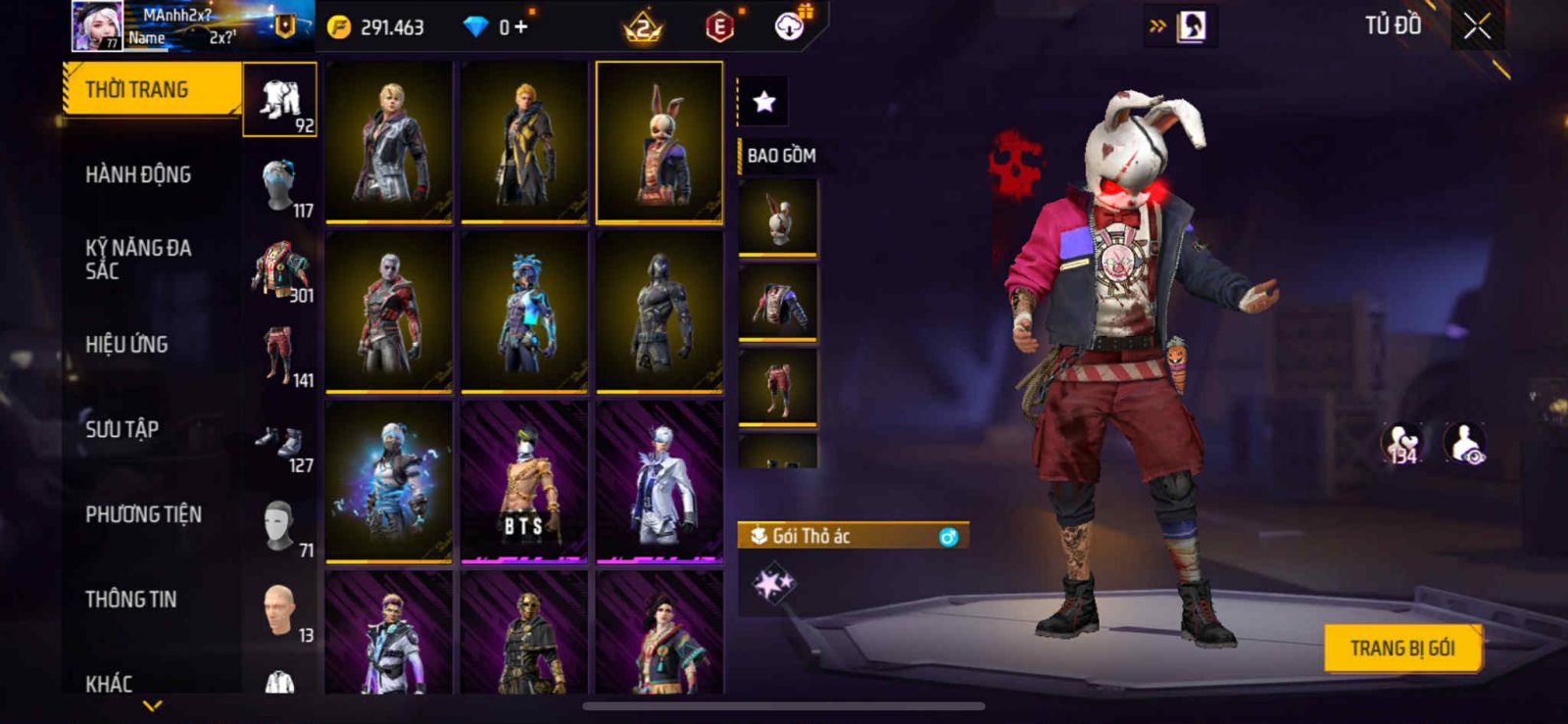Pick the white suit outfit thumbnail
The image size is (1568, 724).
click(660, 482)
